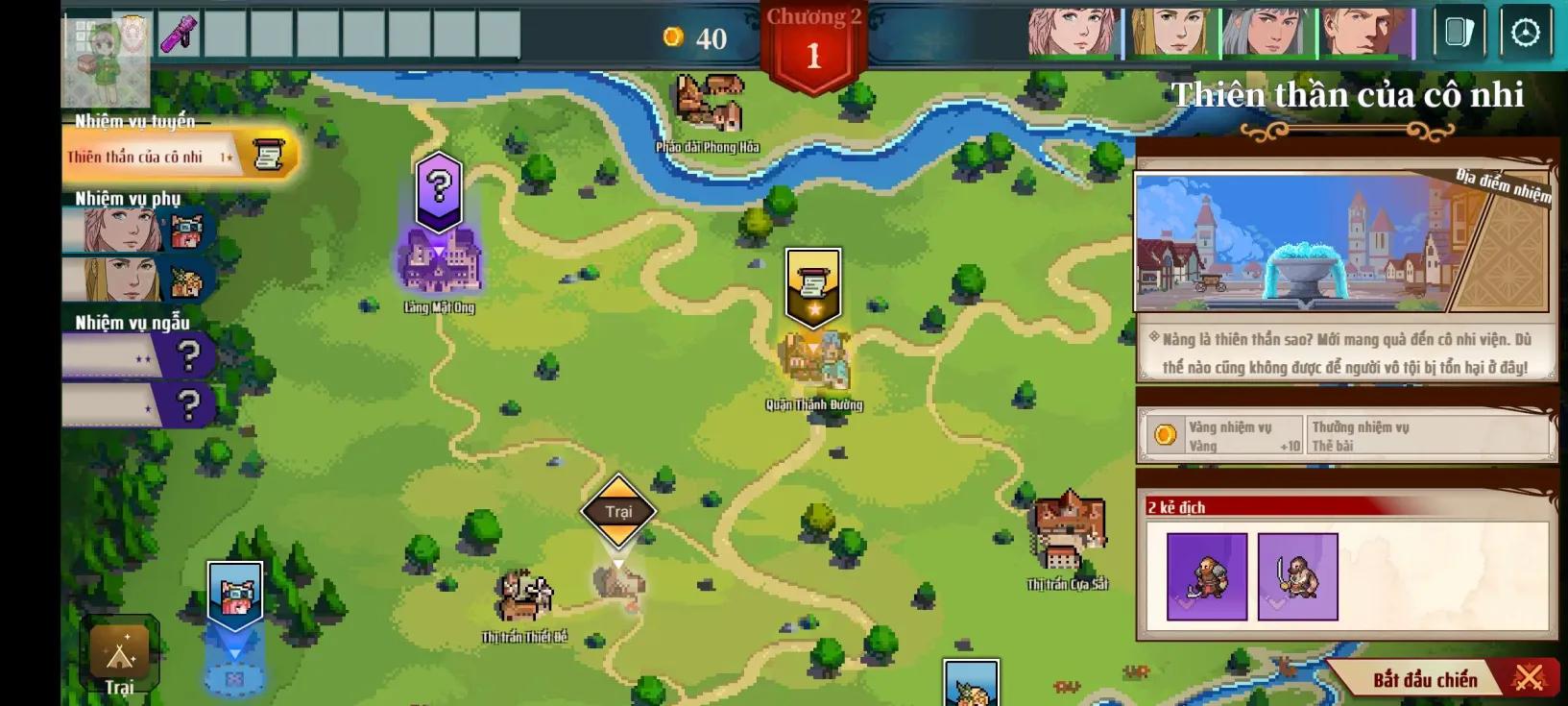
Task: Click the Pháo đài Phong Hỏa fortress on the map
Action: (x=708, y=103)
